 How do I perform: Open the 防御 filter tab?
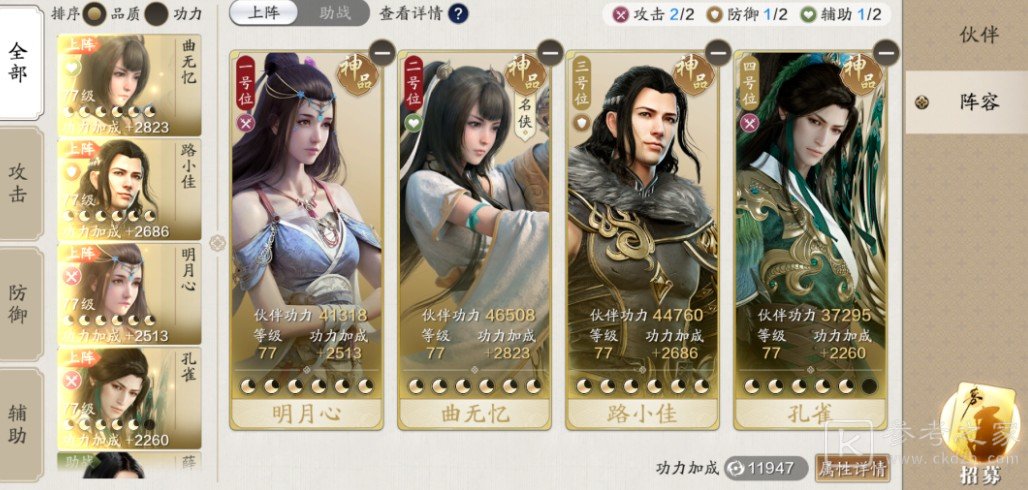(x=19, y=304)
